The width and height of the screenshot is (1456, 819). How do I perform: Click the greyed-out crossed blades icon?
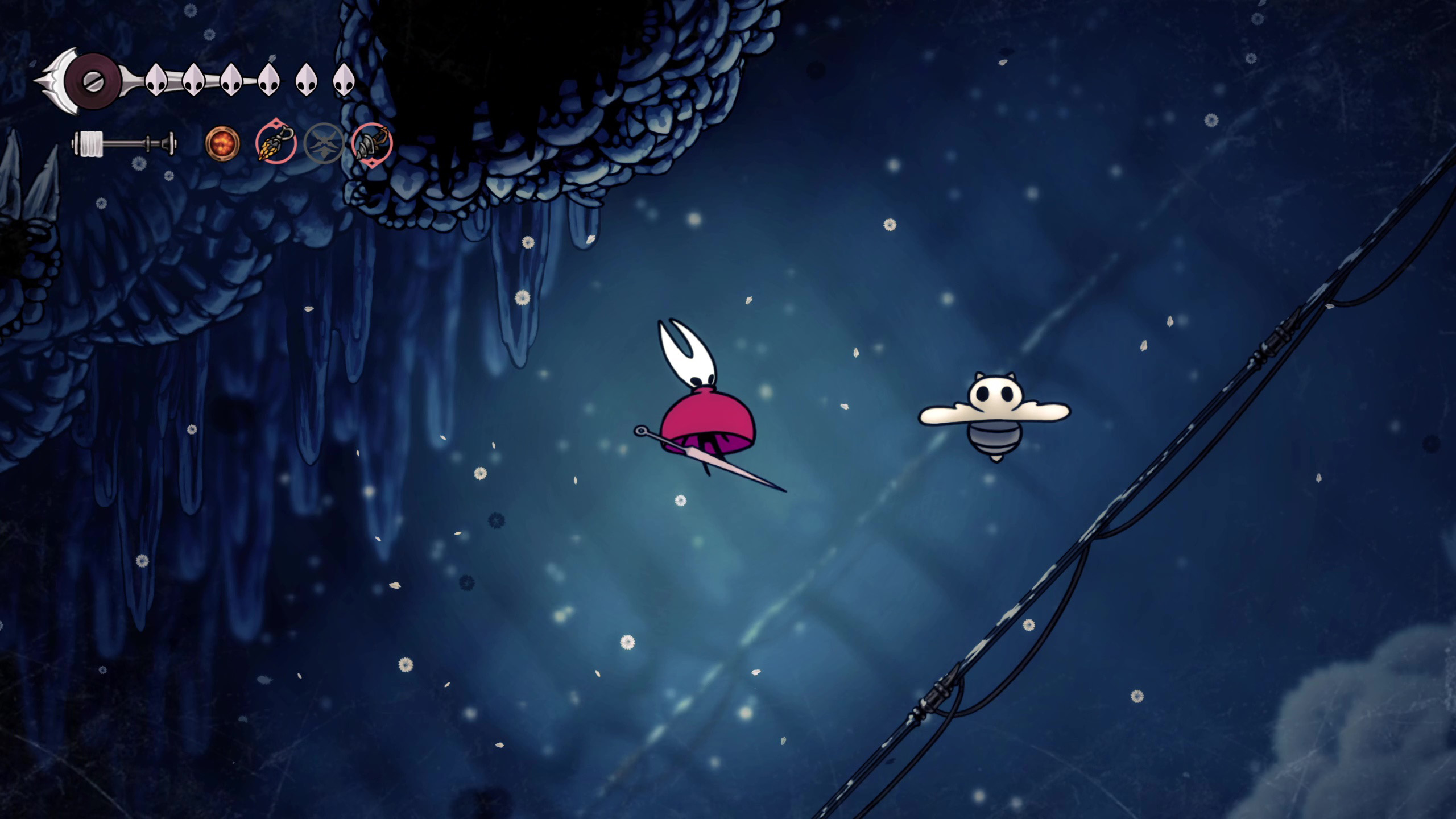coord(324,143)
